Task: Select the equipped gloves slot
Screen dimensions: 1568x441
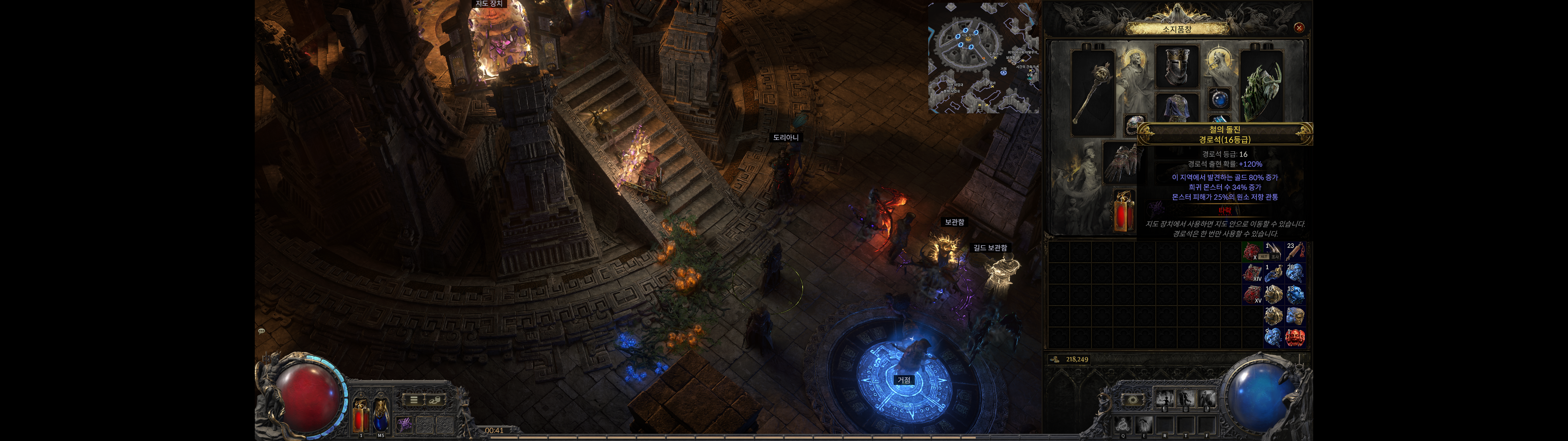Action: click(1120, 163)
